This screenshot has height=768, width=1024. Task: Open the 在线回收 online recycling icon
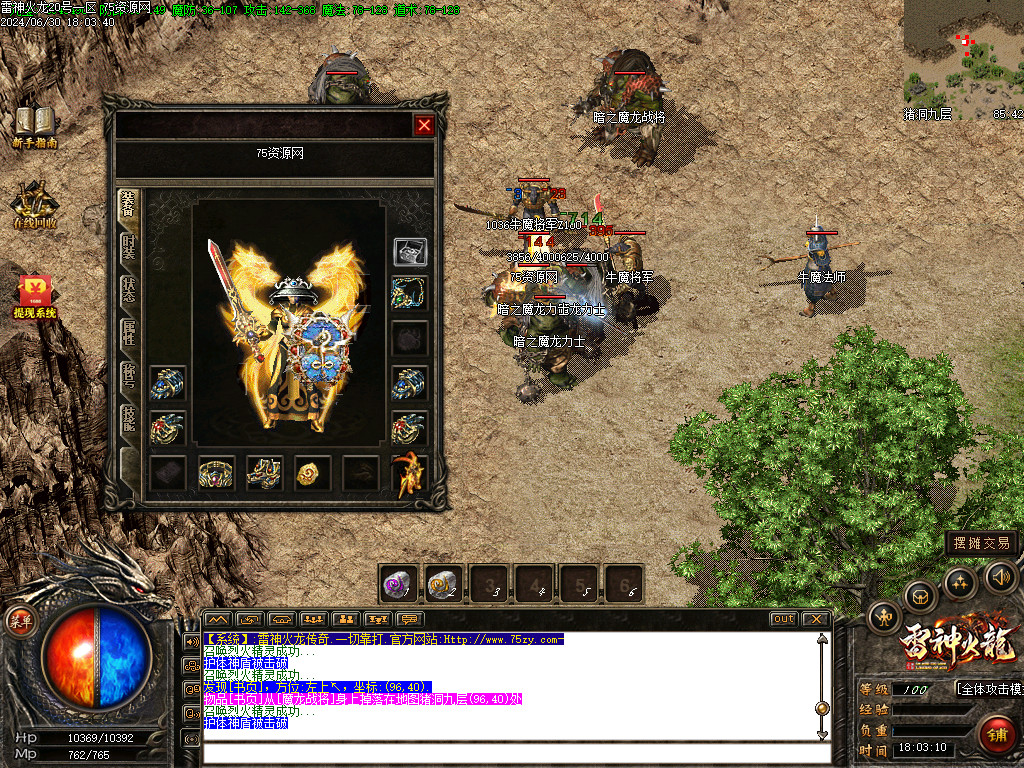tap(35, 205)
